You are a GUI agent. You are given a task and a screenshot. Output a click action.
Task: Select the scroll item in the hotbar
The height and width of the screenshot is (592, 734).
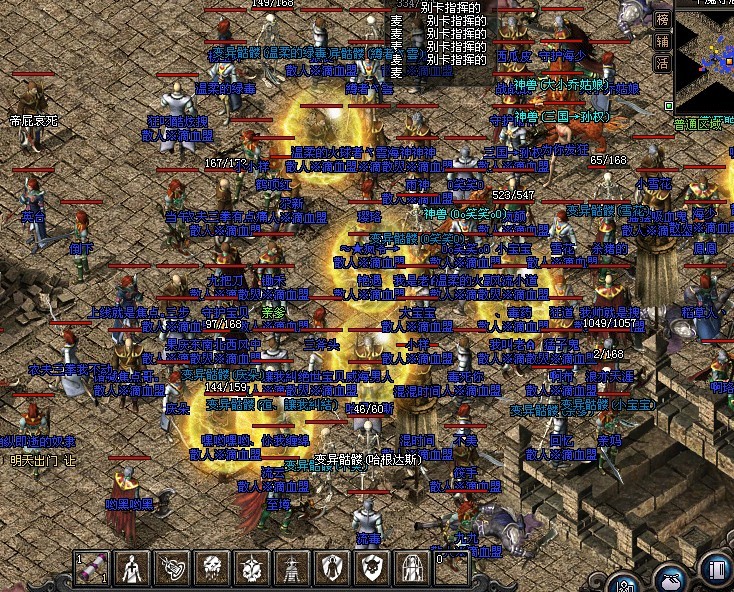[x=93, y=568]
